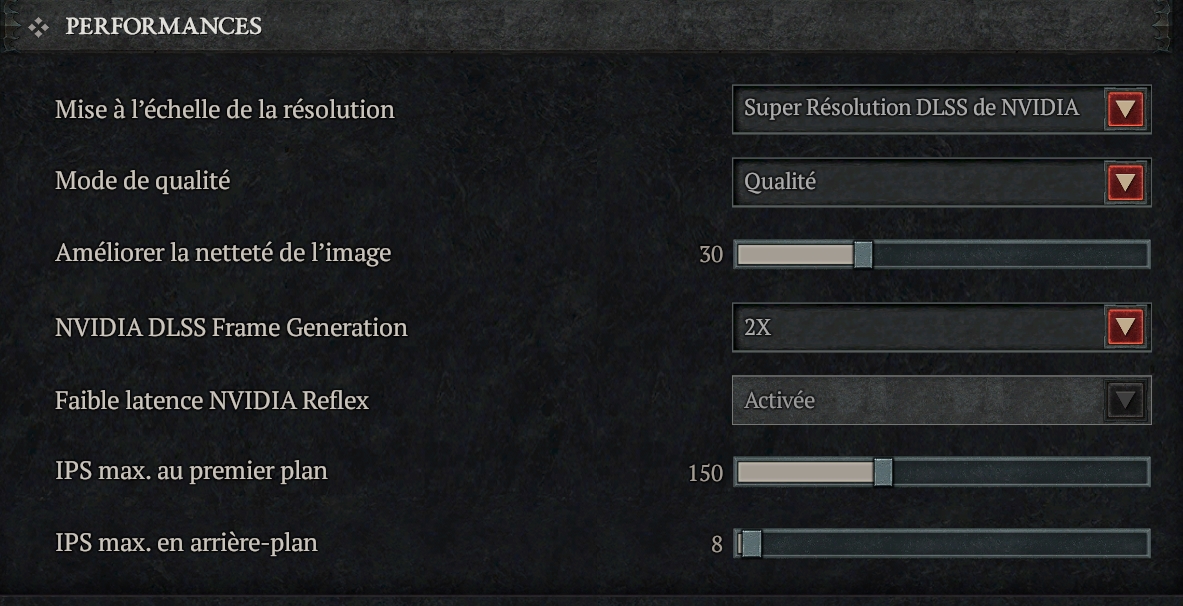The height and width of the screenshot is (606, 1183).
Task: Open the Mise à l'échelle de la résolution dropdown
Action: coord(940,109)
